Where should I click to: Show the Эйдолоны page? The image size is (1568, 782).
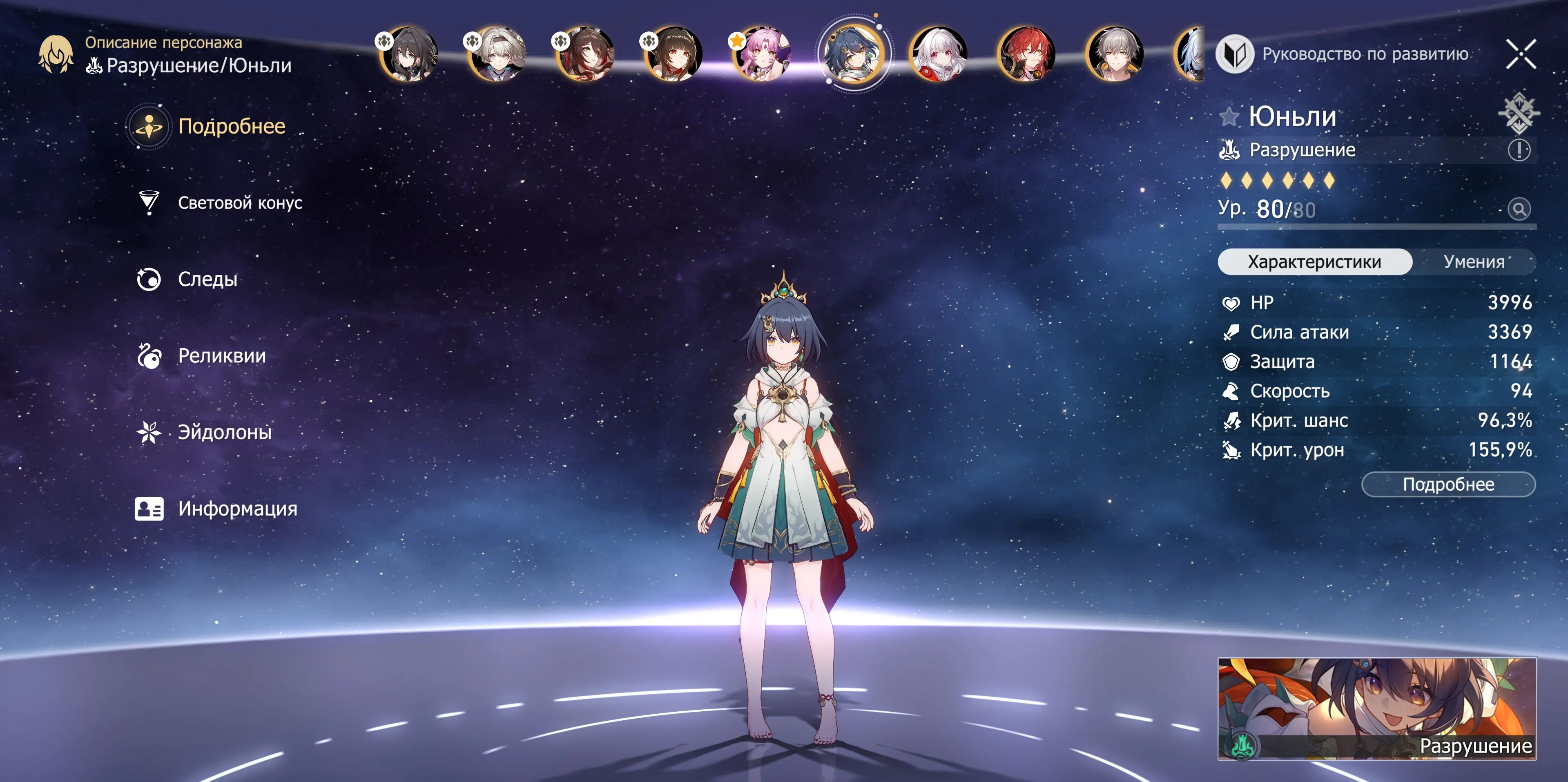[224, 432]
